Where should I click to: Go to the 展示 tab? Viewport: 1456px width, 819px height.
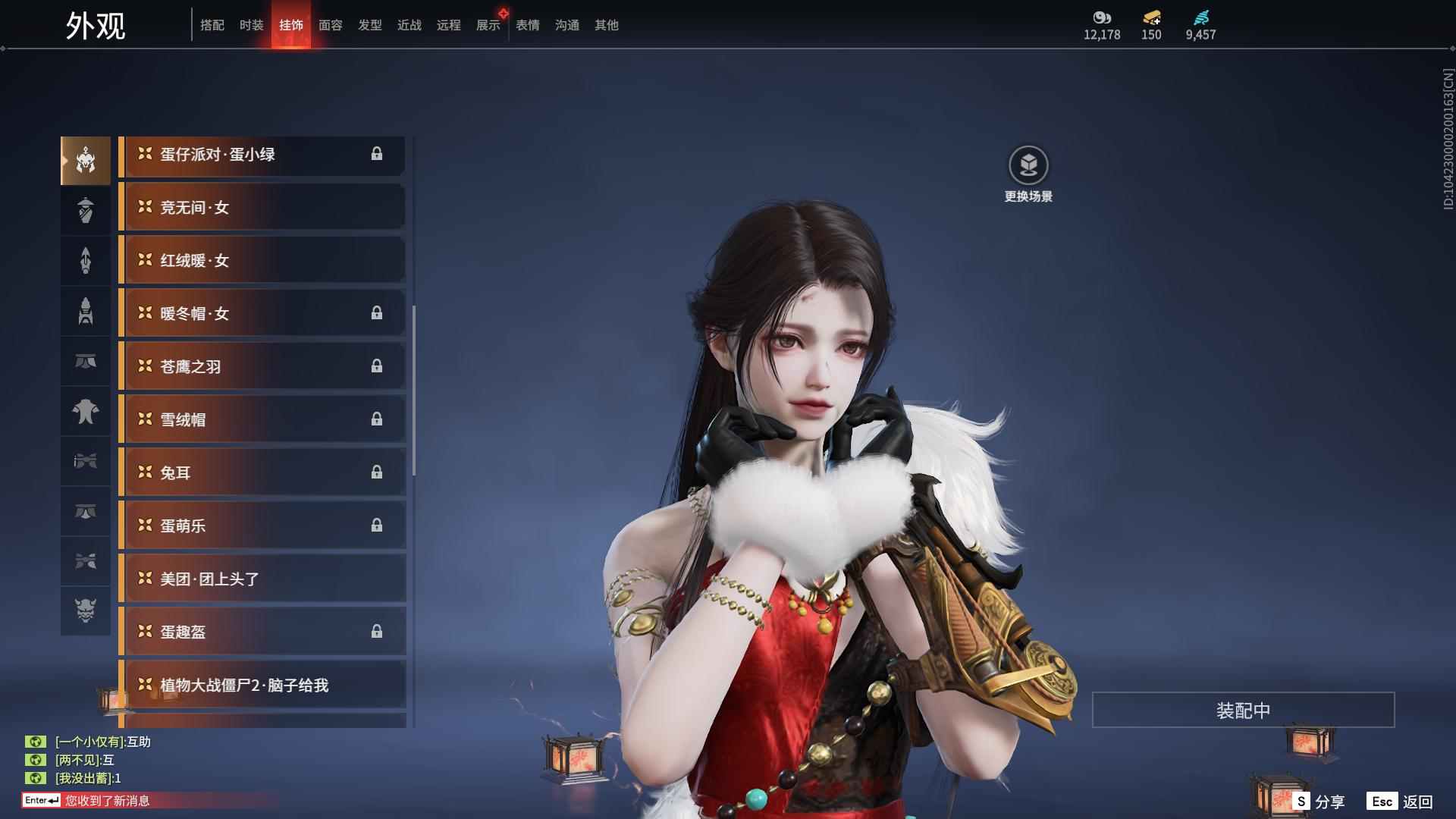point(488,25)
